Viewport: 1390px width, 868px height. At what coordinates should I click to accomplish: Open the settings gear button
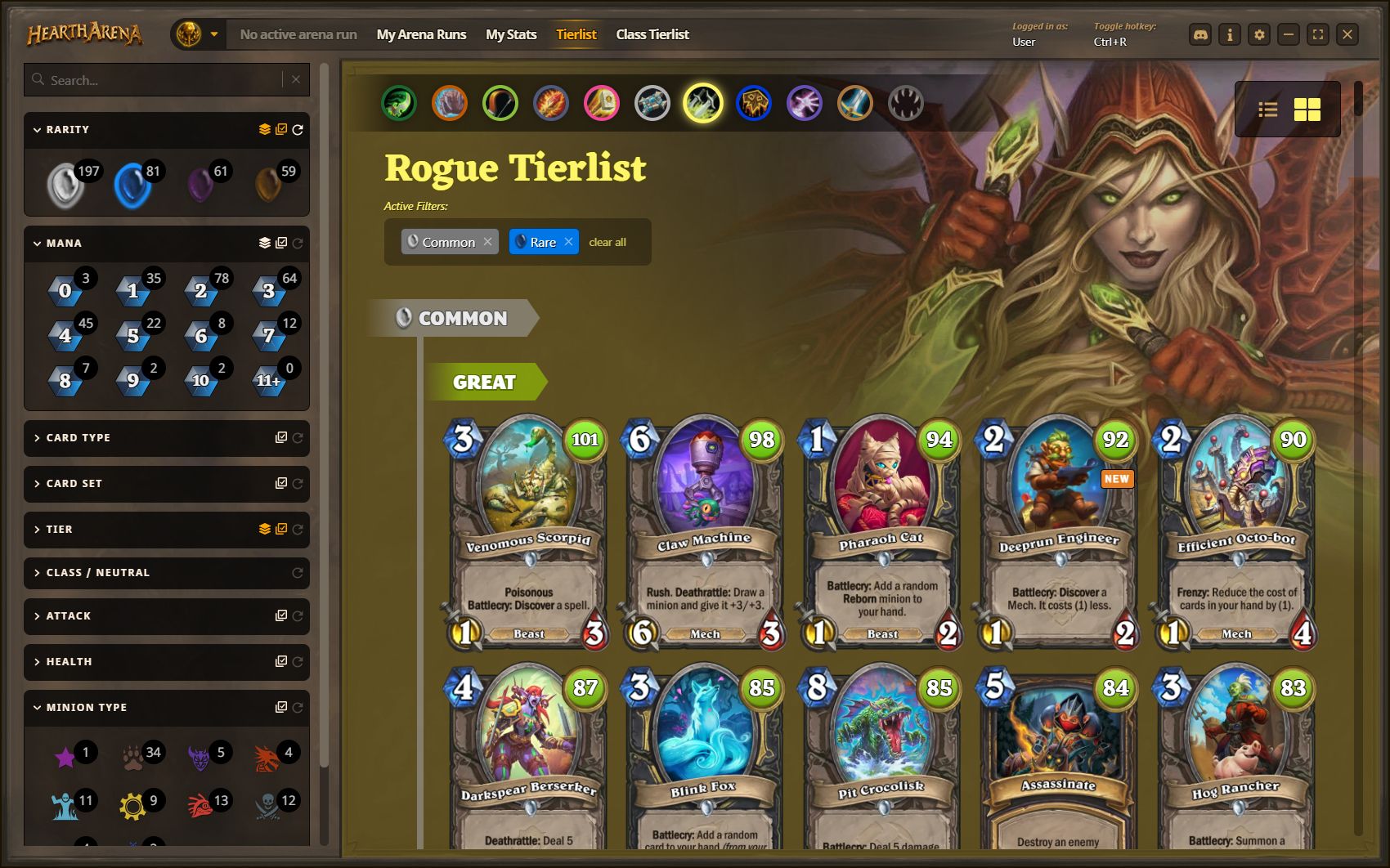1259,35
